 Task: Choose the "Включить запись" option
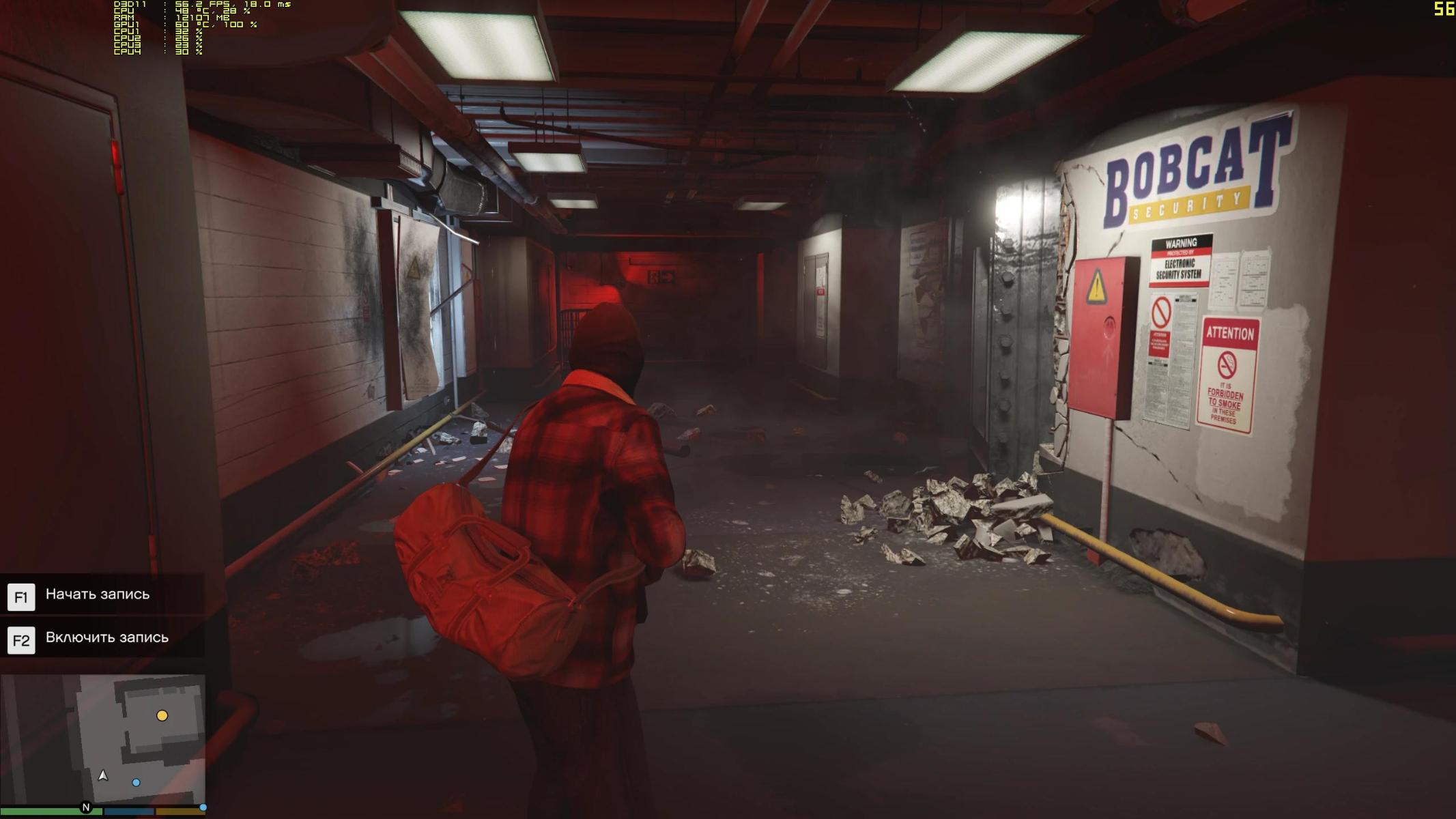106,637
